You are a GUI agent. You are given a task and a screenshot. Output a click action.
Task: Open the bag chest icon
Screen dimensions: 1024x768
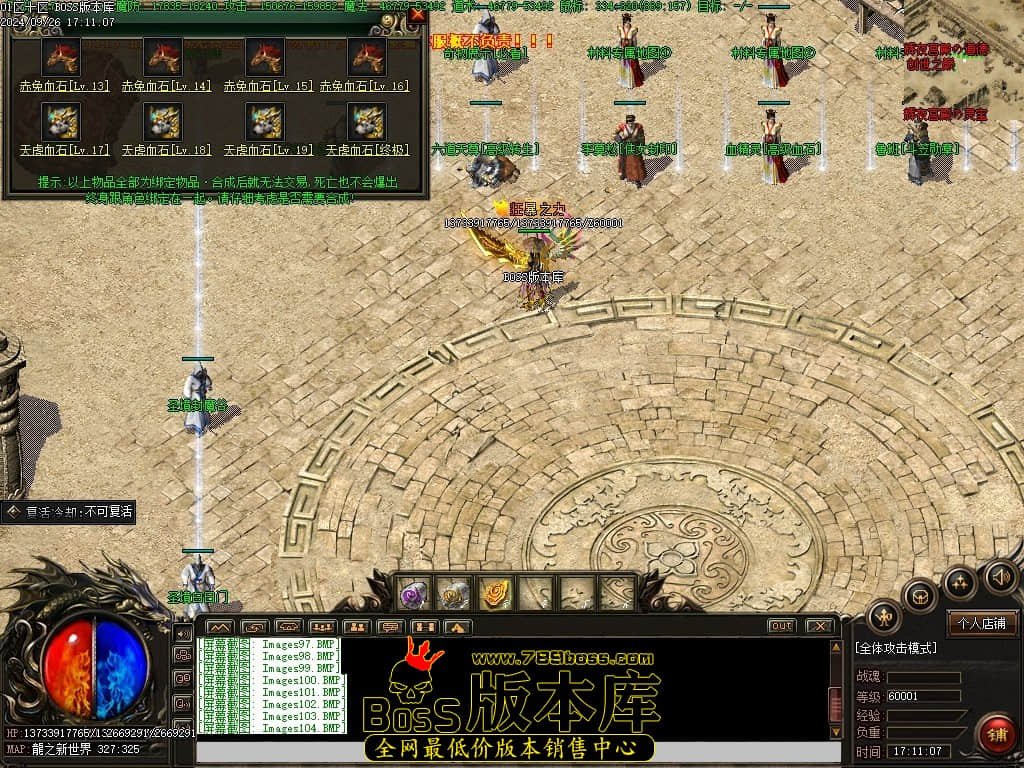[920, 597]
